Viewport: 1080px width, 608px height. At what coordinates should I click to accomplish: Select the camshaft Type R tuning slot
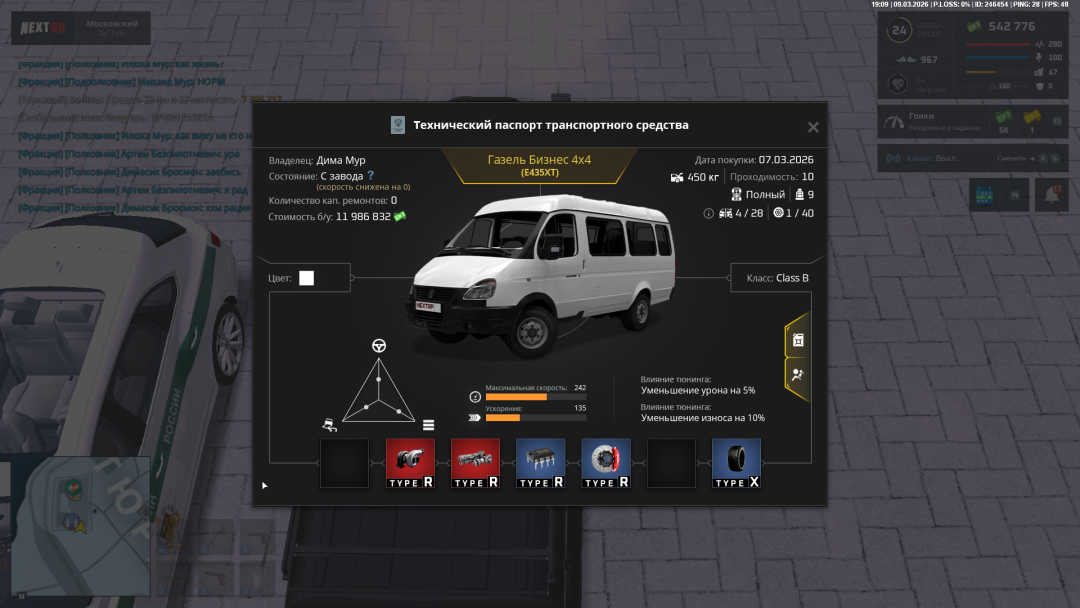pos(475,463)
